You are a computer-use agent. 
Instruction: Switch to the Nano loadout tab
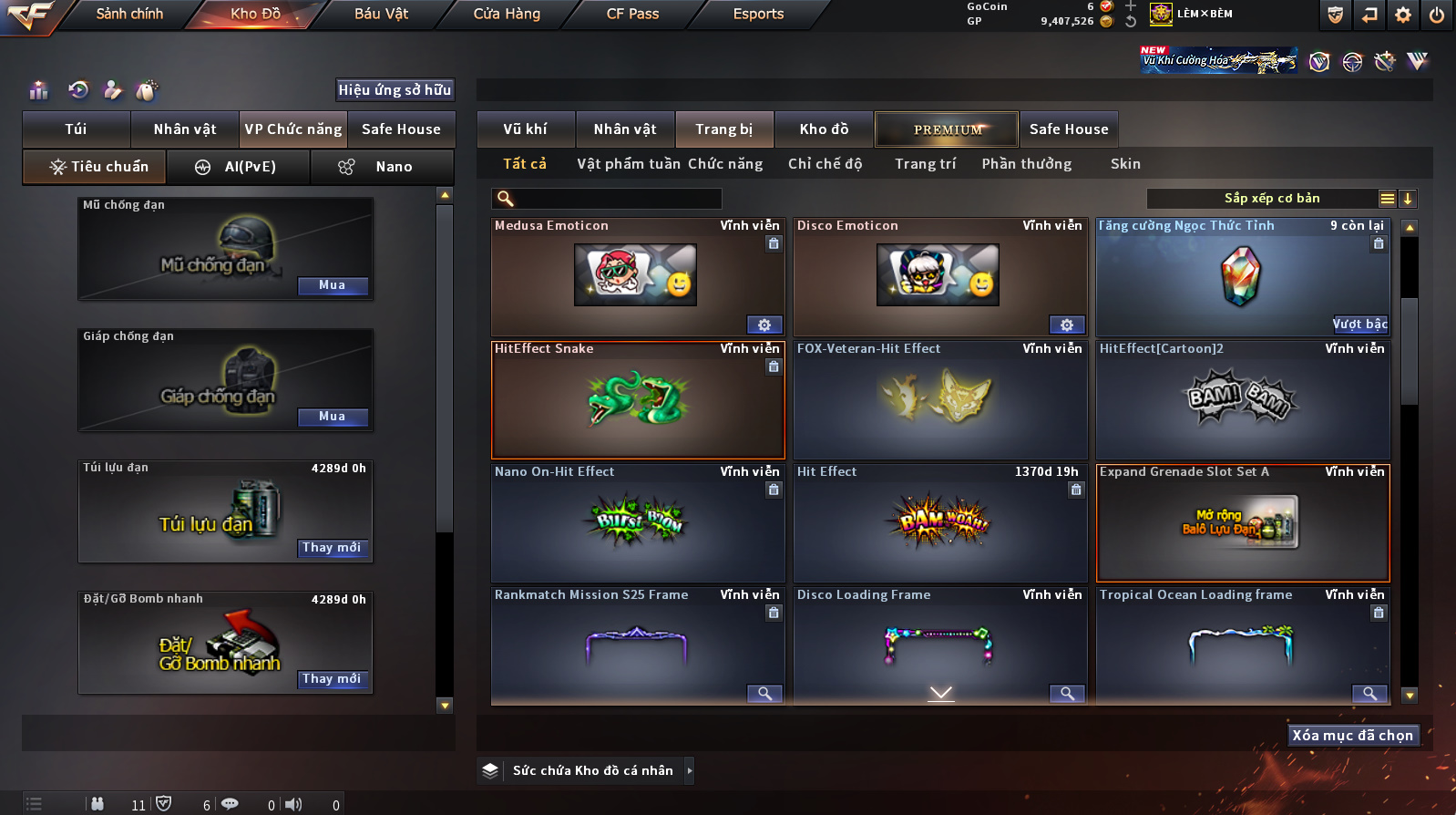point(383,167)
